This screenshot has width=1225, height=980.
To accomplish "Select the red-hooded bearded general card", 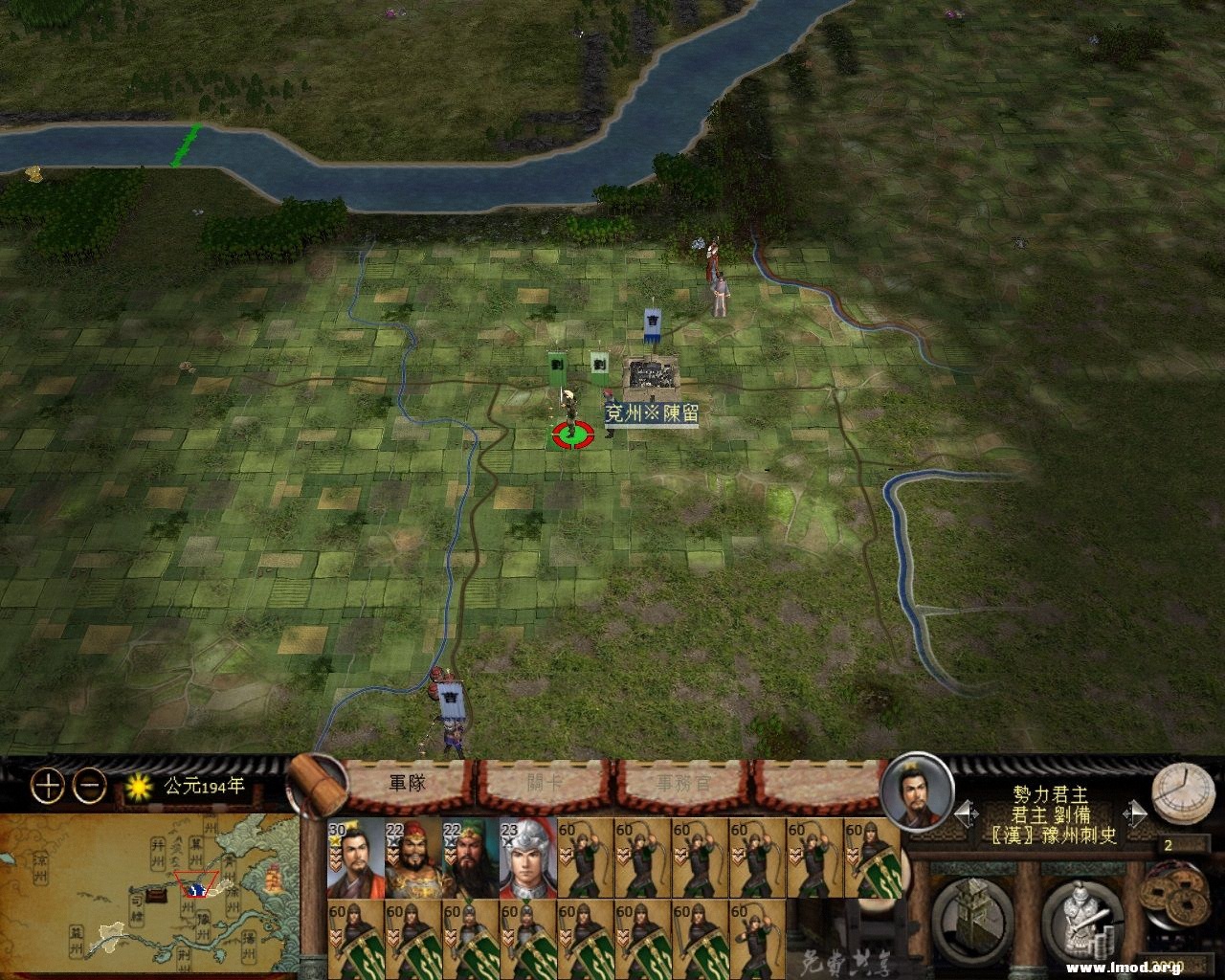I will [x=412, y=857].
